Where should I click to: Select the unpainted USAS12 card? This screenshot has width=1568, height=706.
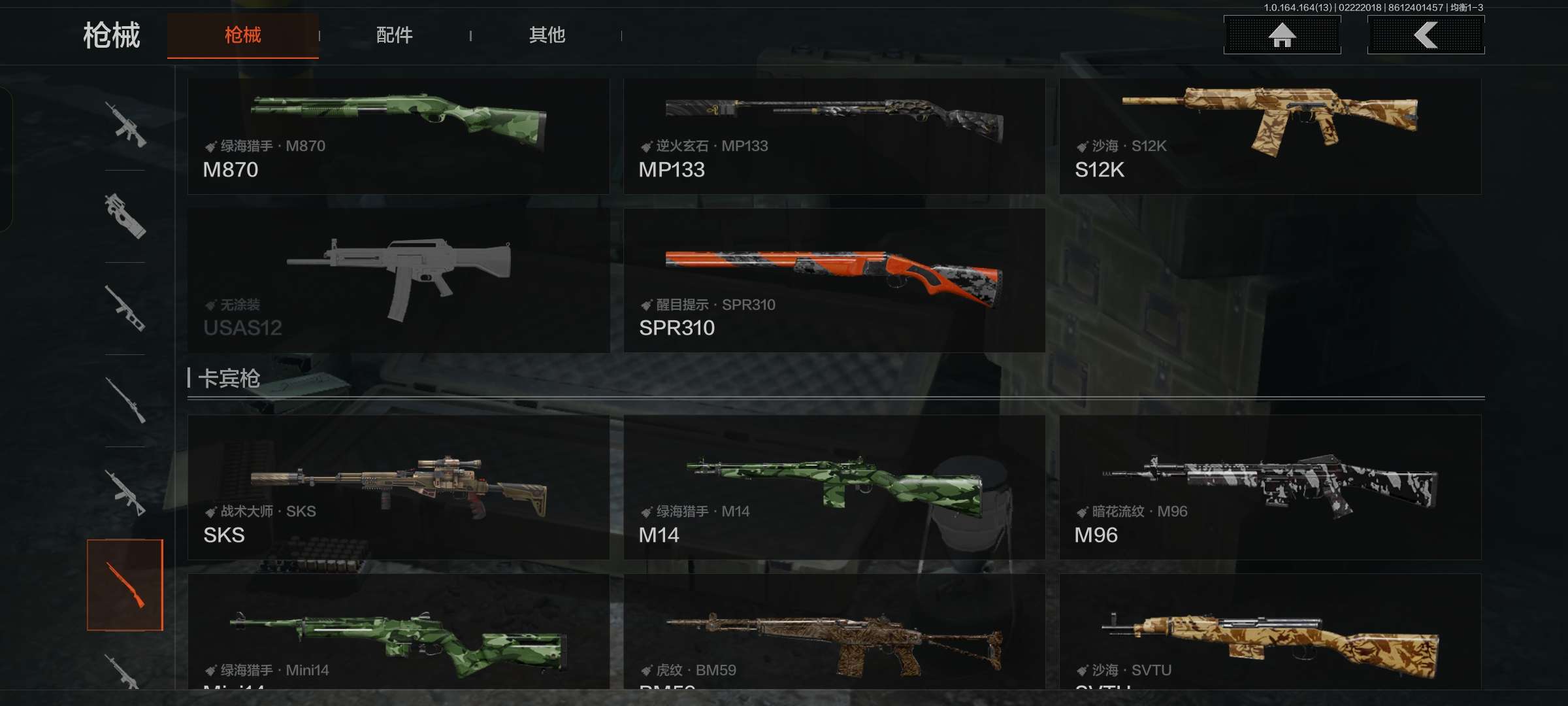pyautogui.click(x=398, y=280)
